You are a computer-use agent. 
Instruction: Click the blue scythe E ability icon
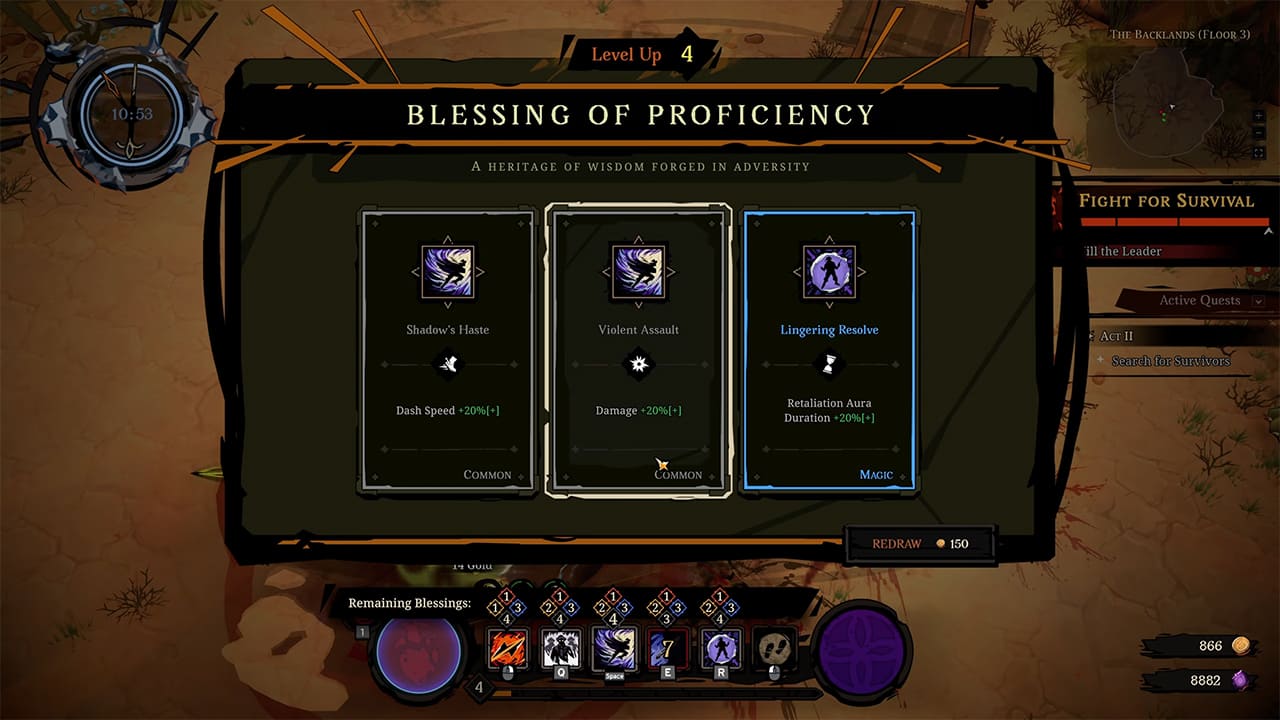[668, 648]
